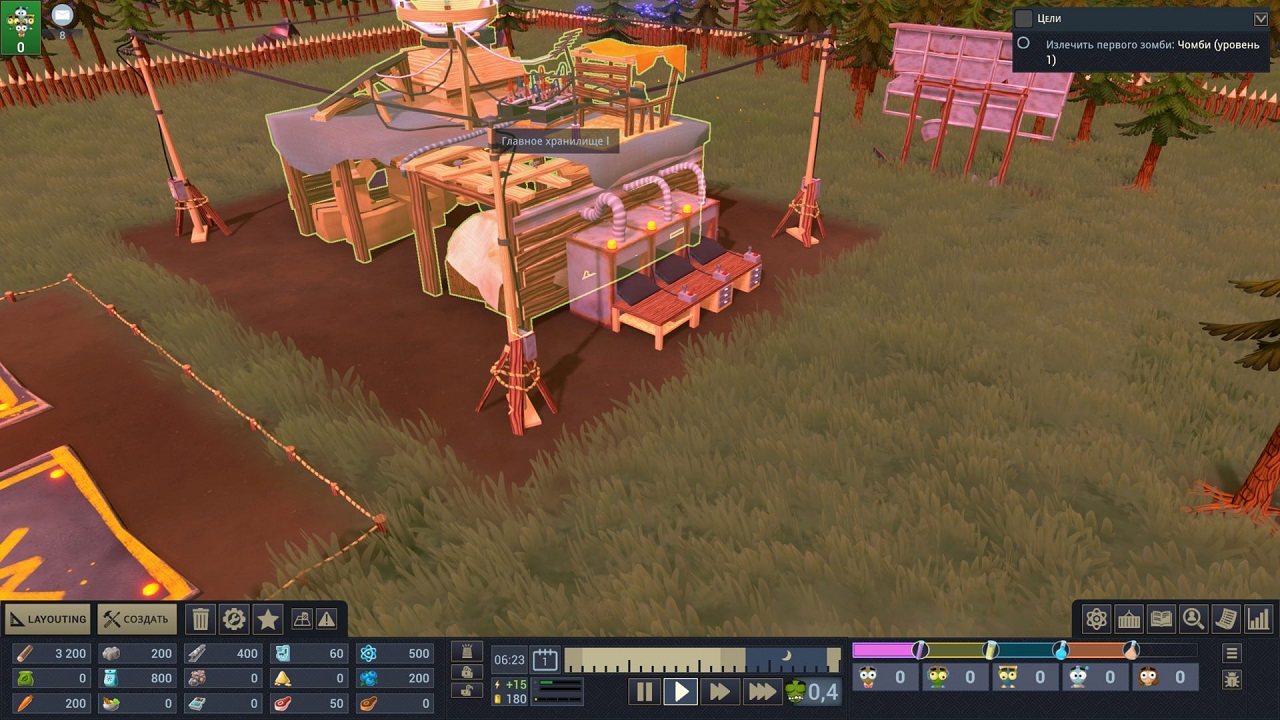Click the bug report icon
1280x720 pixels.
tap(1232, 680)
